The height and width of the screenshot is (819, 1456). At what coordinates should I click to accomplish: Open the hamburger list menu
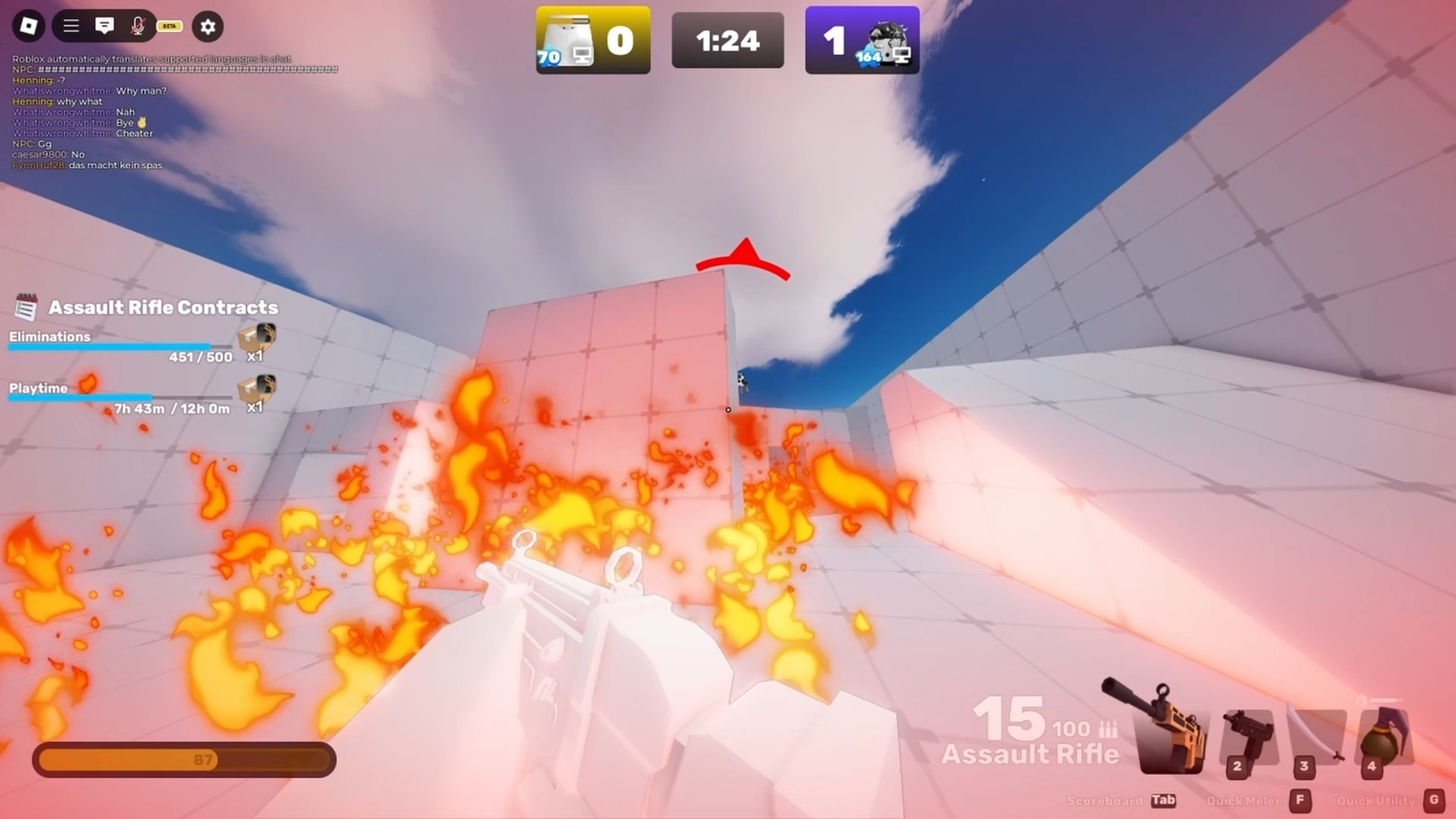[71, 27]
